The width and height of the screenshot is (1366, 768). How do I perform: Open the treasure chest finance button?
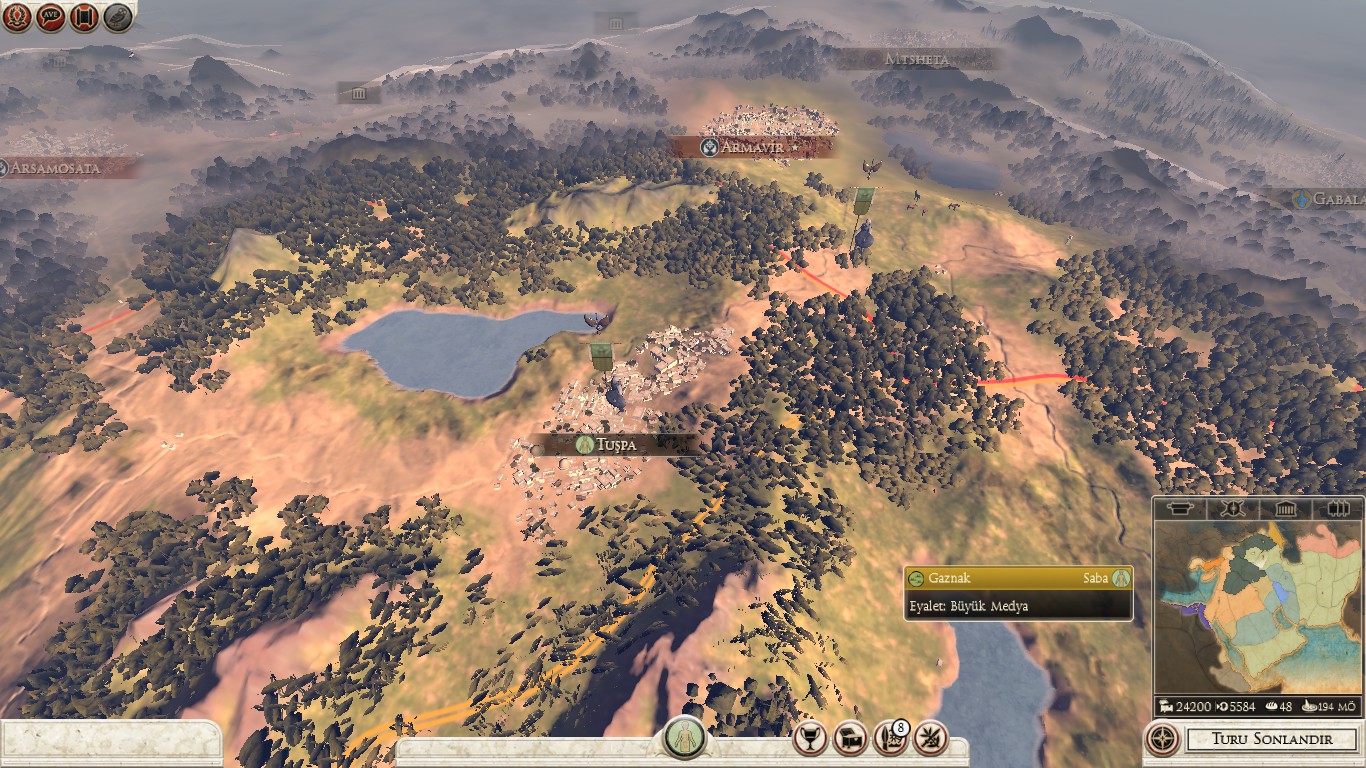850,738
